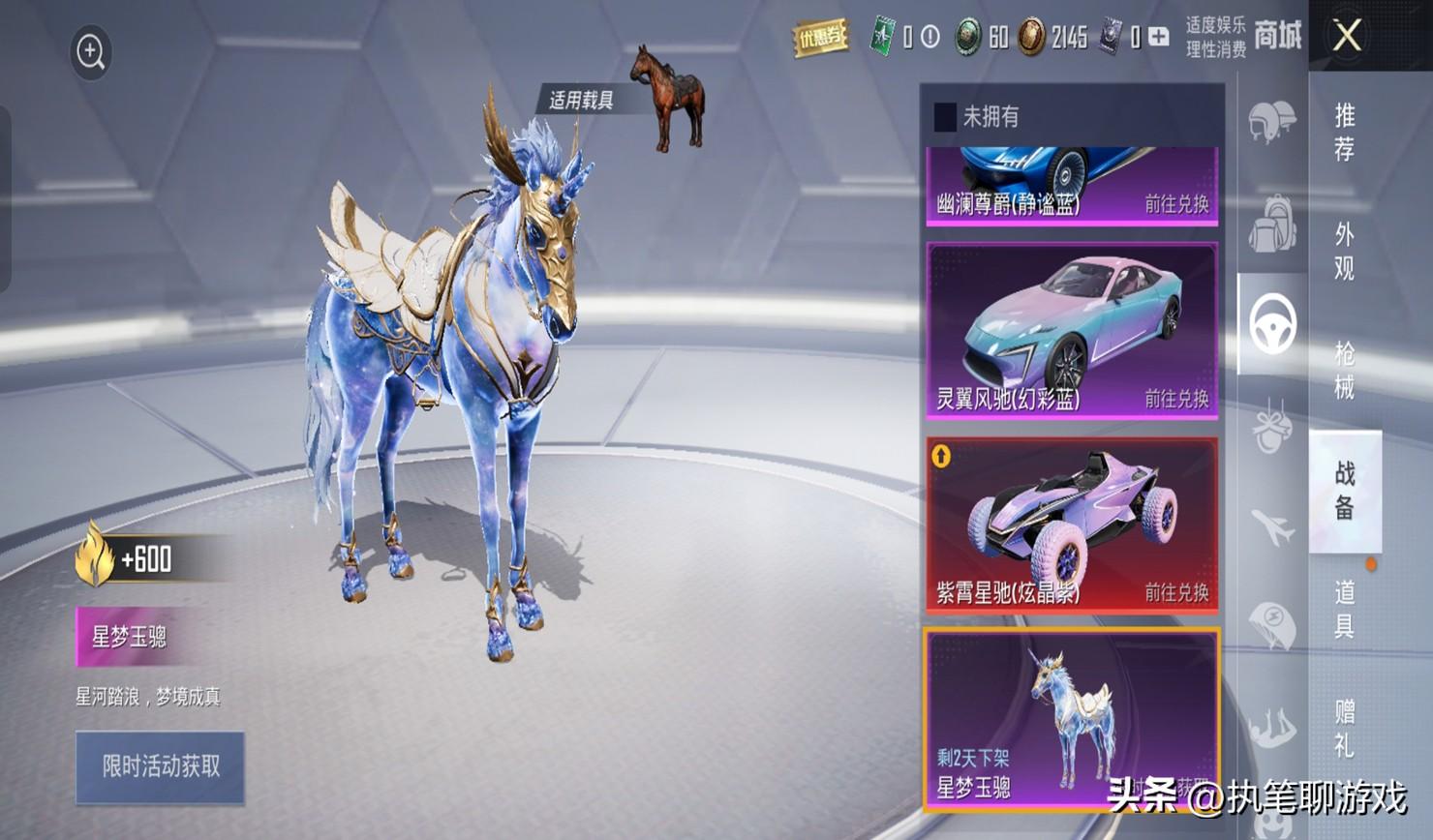Add currency with the plus button

tap(1159, 38)
